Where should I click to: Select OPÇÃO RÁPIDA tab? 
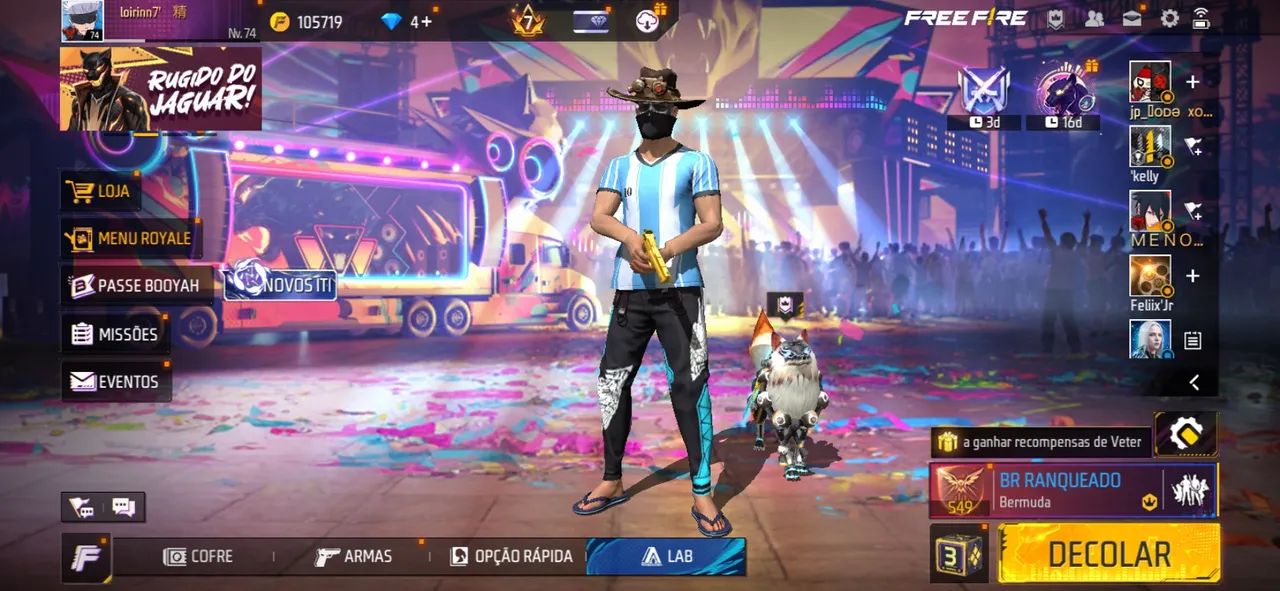[511, 556]
